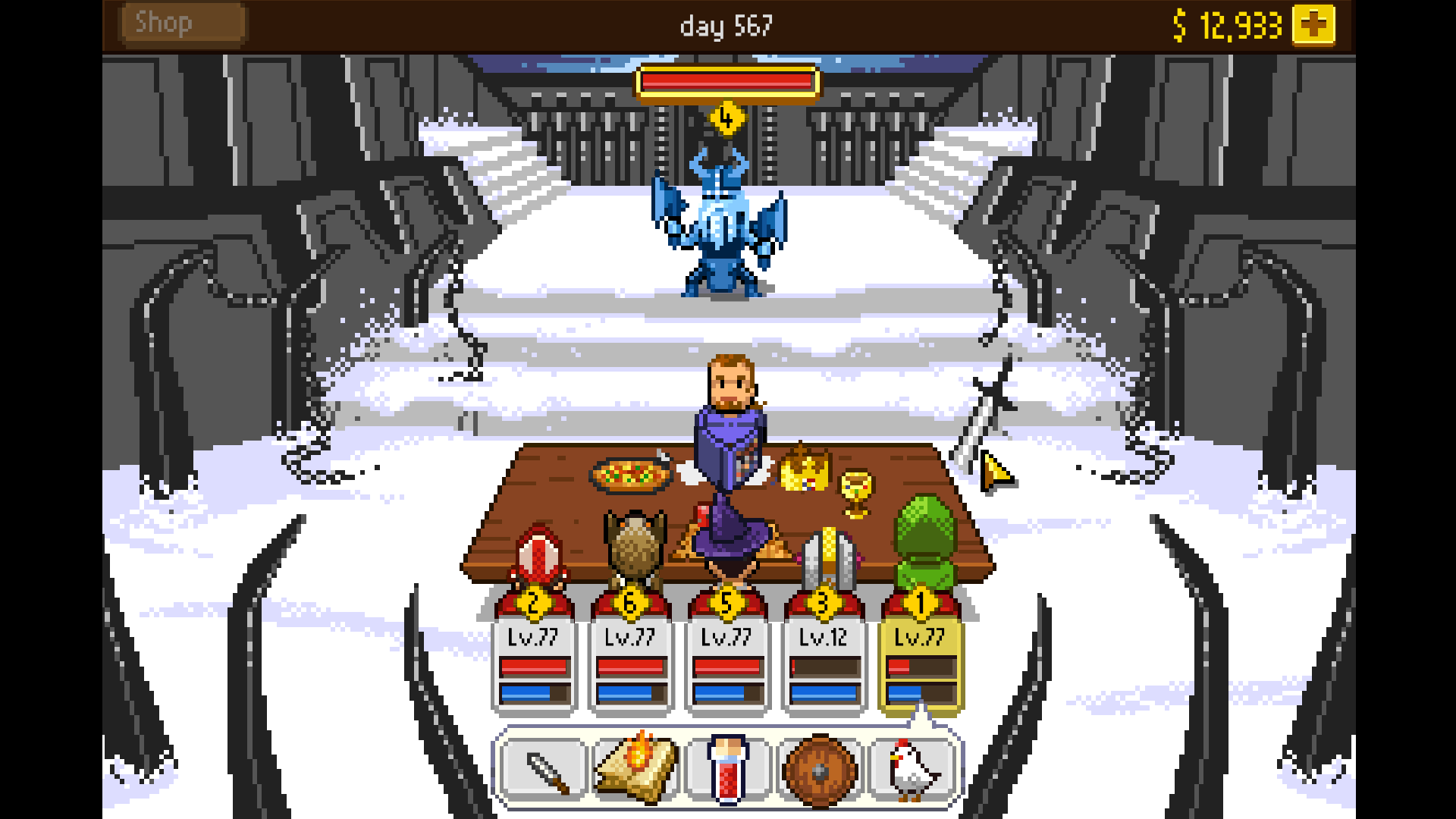This screenshot has width=1456, height=819.
Task: Choose the wooden shield defend action
Action: (819, 768)
